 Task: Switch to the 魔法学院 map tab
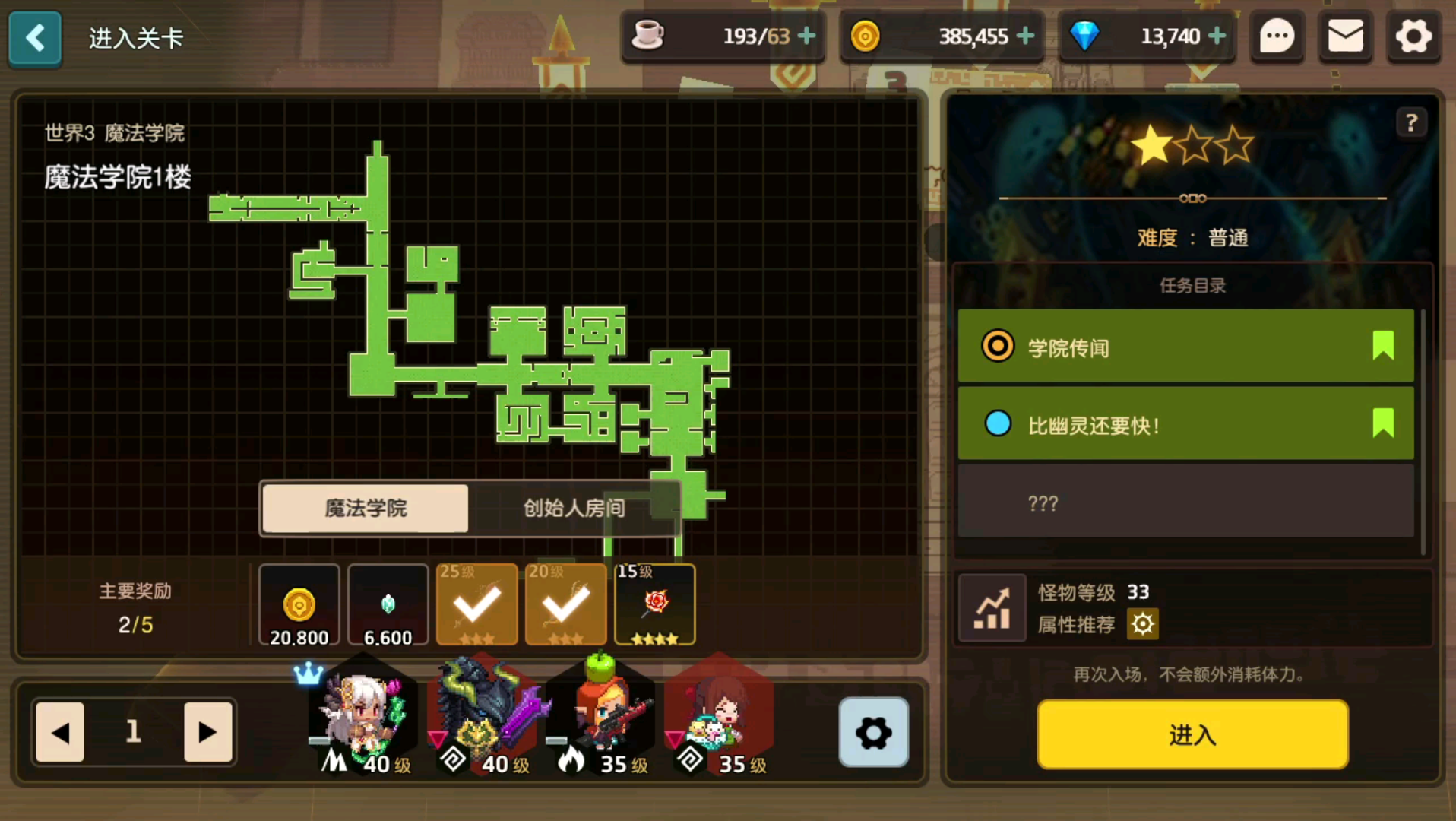click(x=366, y=508)
